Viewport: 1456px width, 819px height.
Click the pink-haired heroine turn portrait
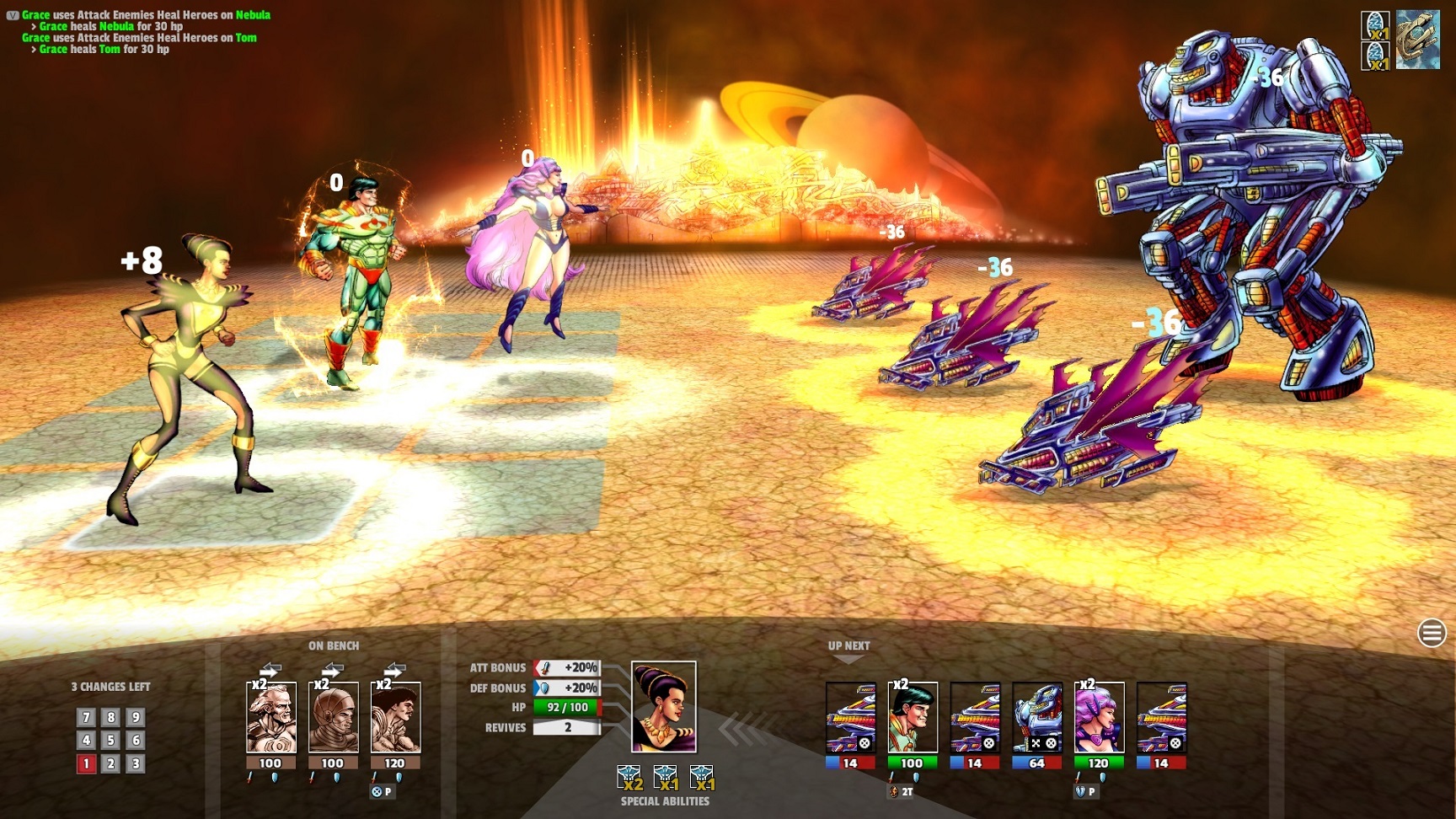(1099, 717)
